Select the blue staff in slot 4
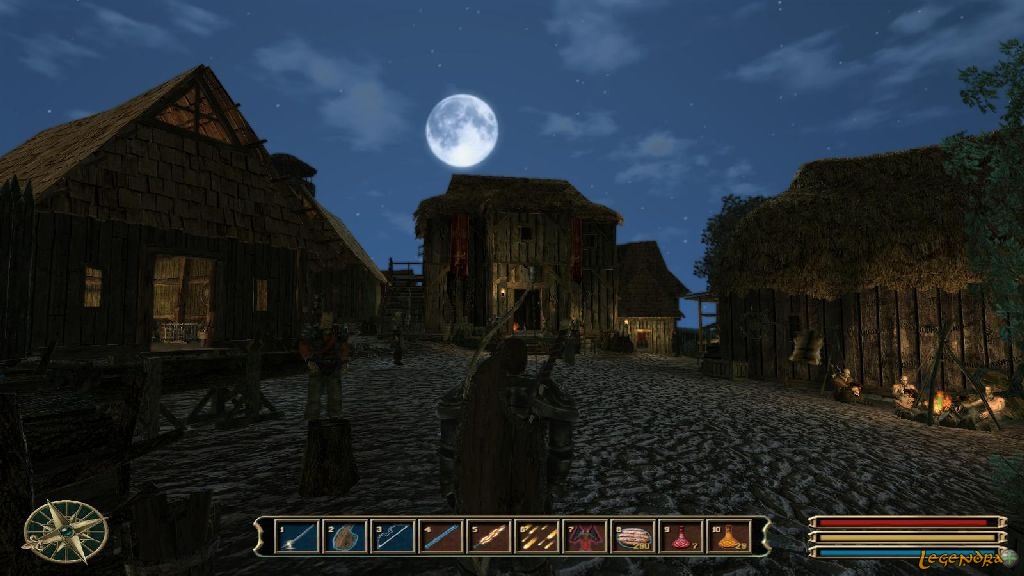This screenshot has height=576, width=1024. tap(441, 537)
